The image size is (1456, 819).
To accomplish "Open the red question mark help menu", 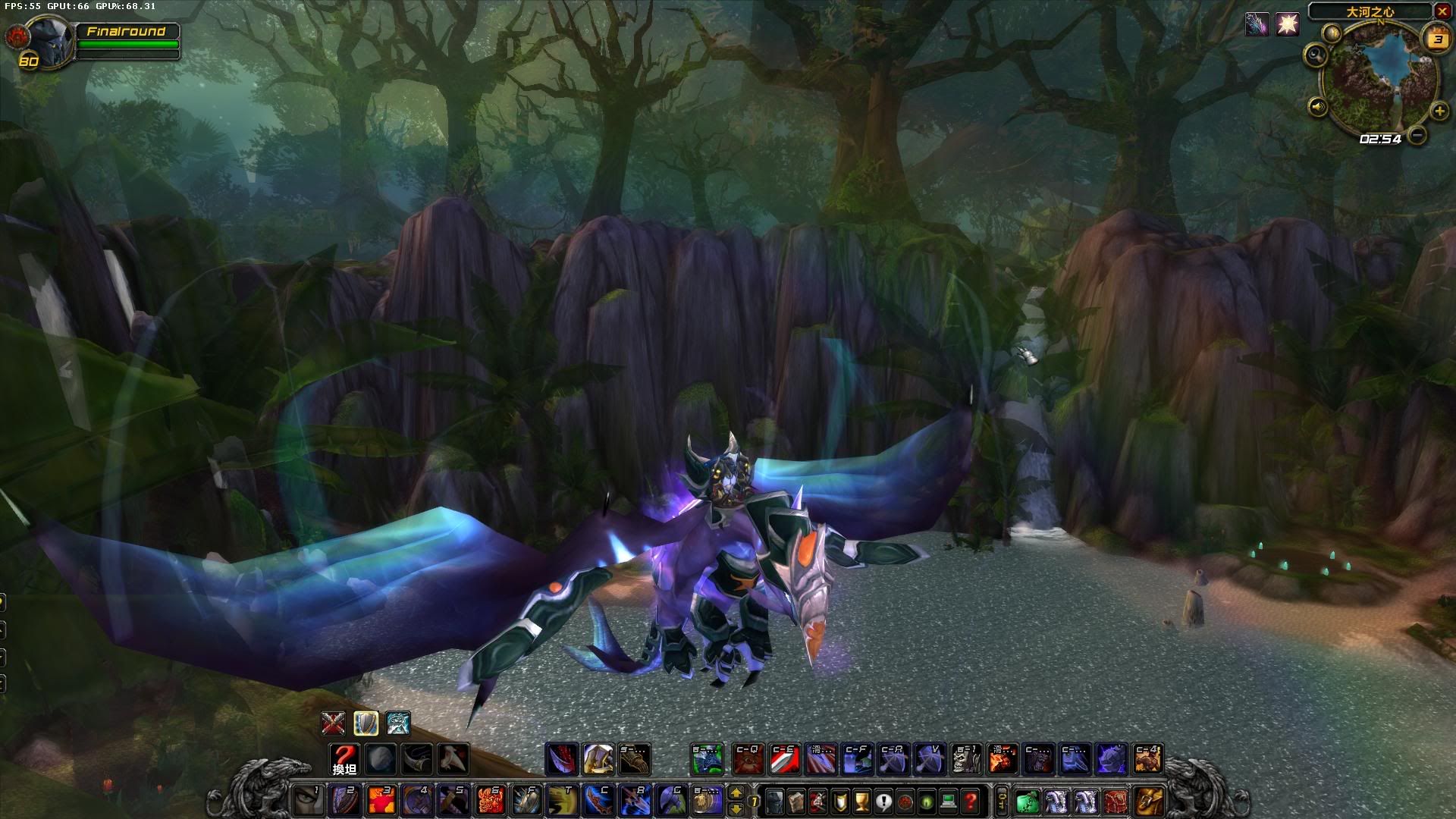I will (x=969, y=801).
